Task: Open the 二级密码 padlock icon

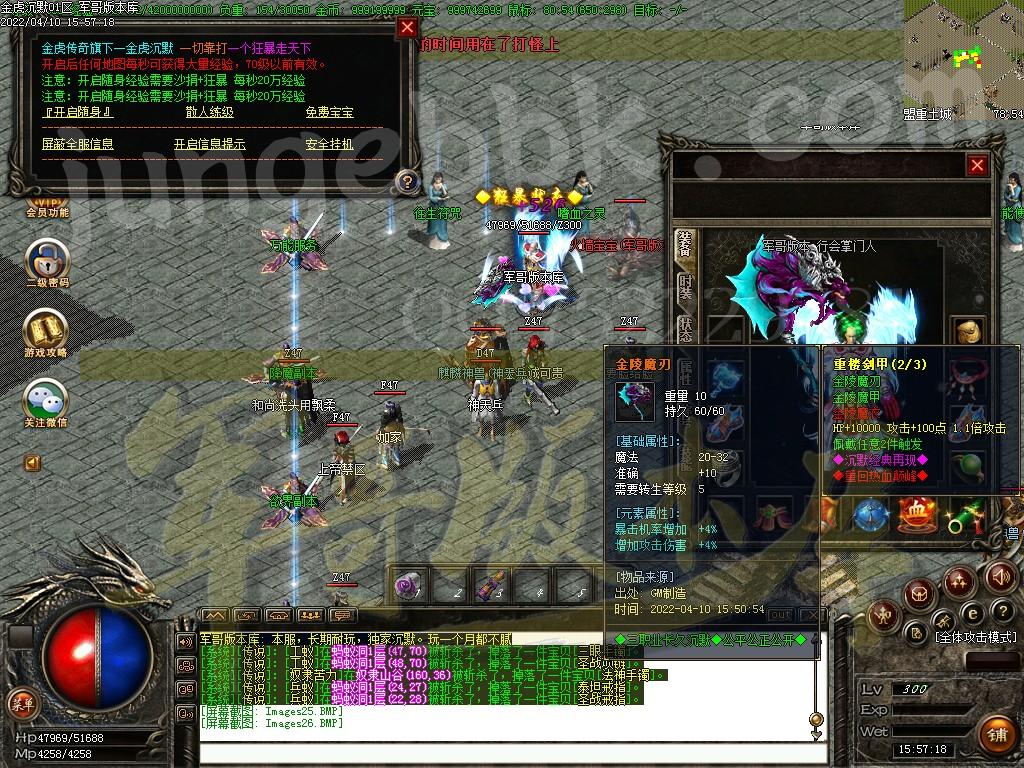Action: click(46, 260)
